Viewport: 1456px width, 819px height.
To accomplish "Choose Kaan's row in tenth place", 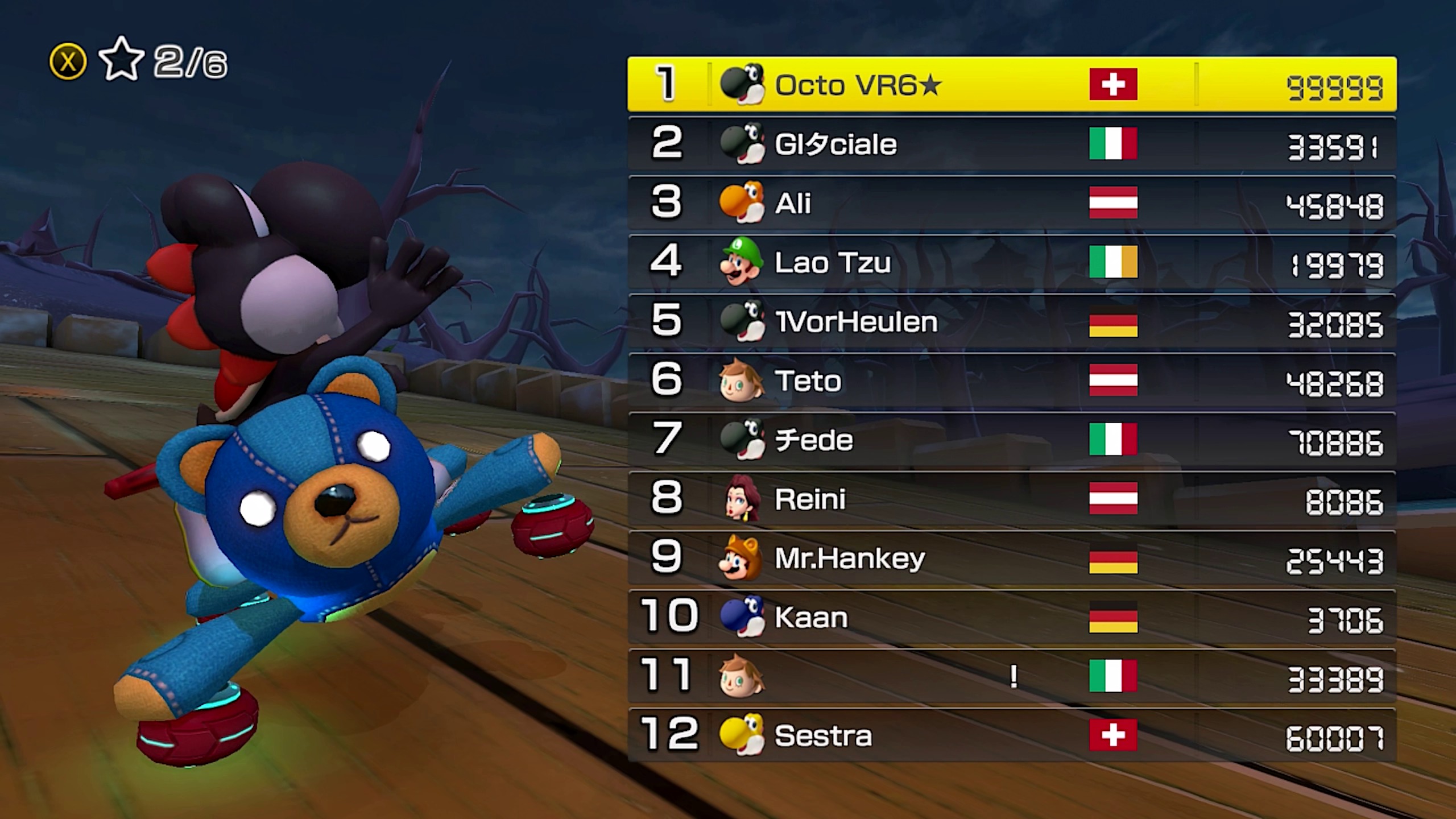I will click(x=1011, y=617).
